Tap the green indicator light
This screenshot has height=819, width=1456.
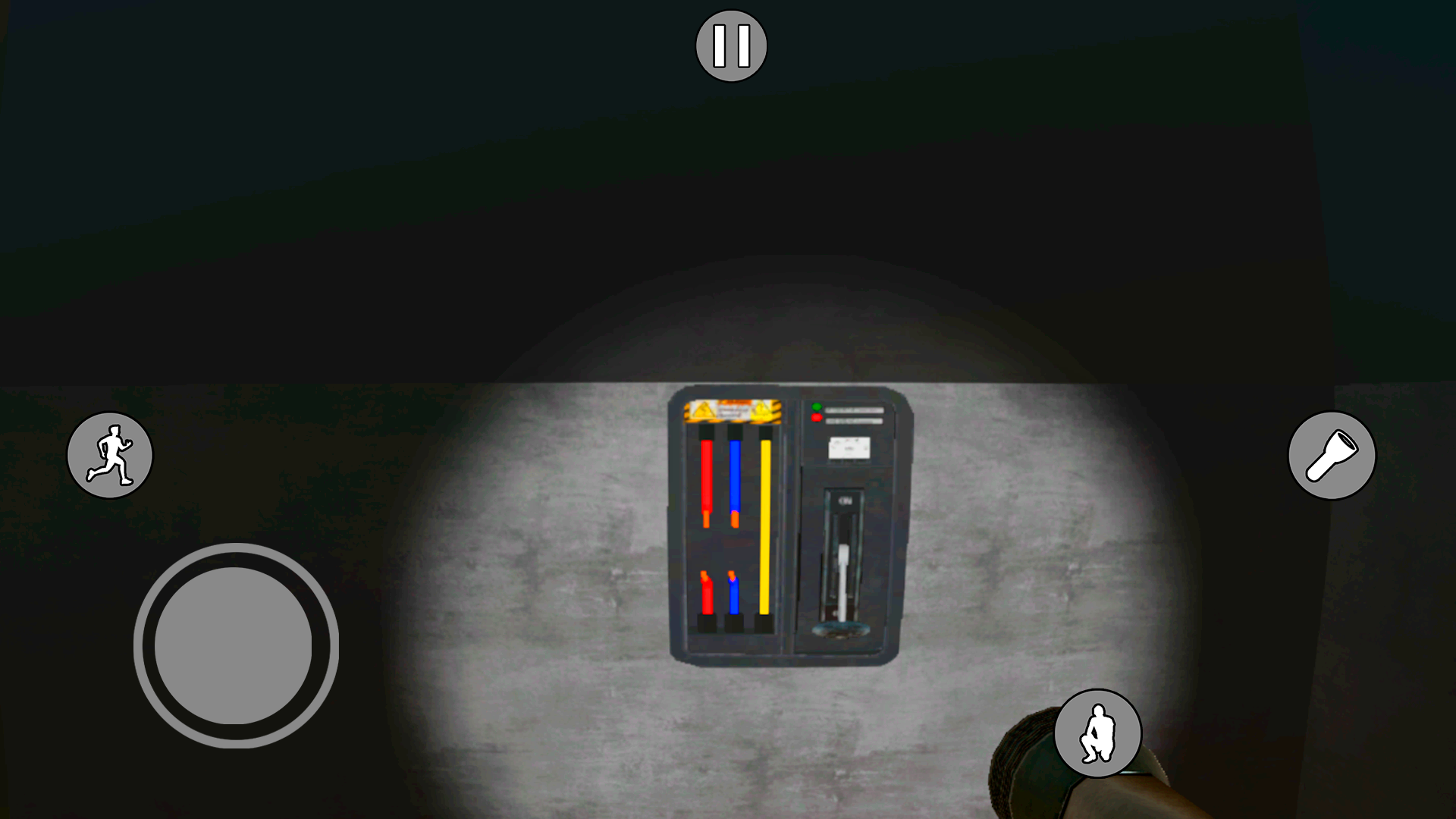[x=817, y=406]
